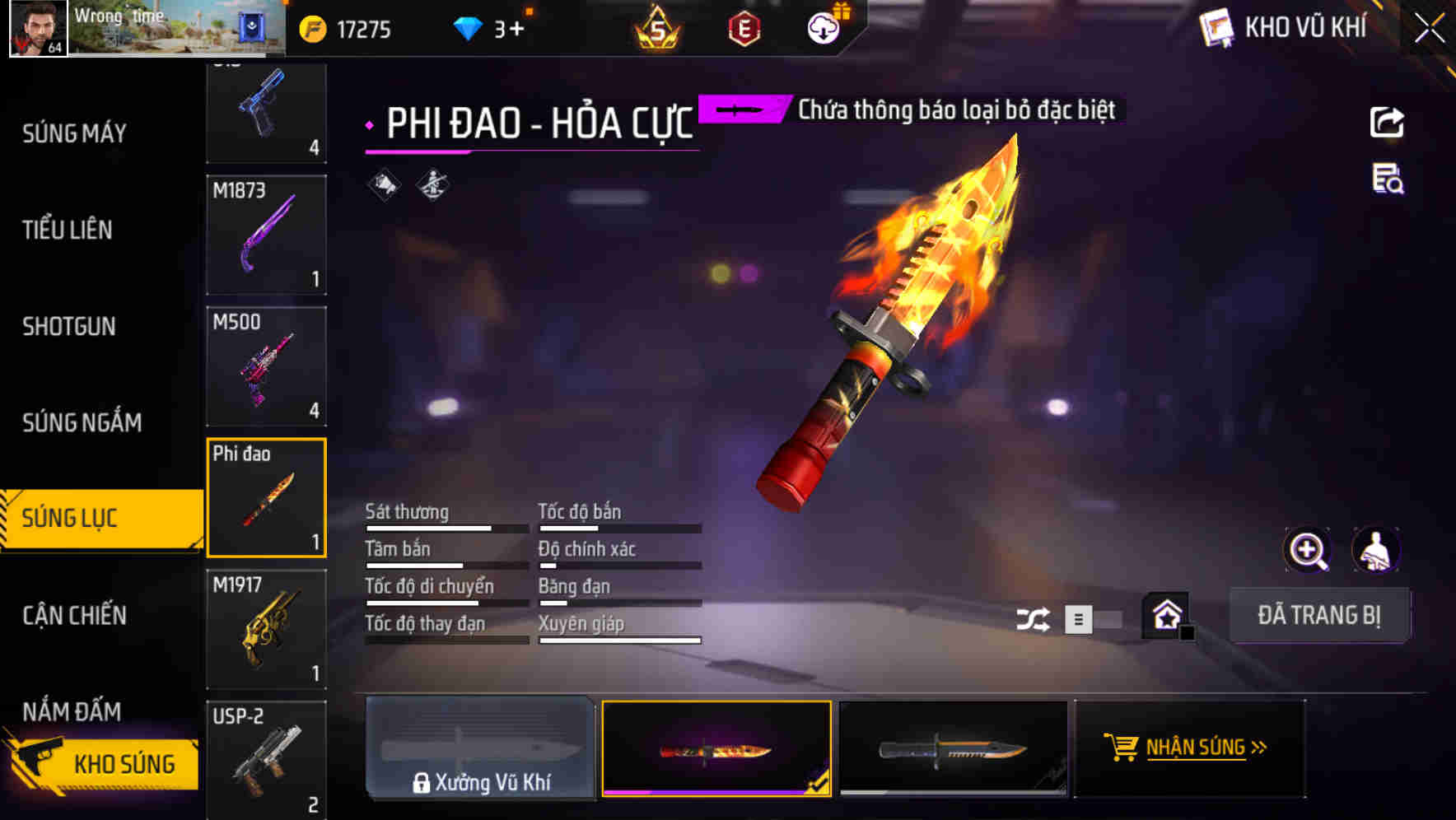Switch to the SHOTGUN category
The image size is (1456, 820).
coord(68,327)
